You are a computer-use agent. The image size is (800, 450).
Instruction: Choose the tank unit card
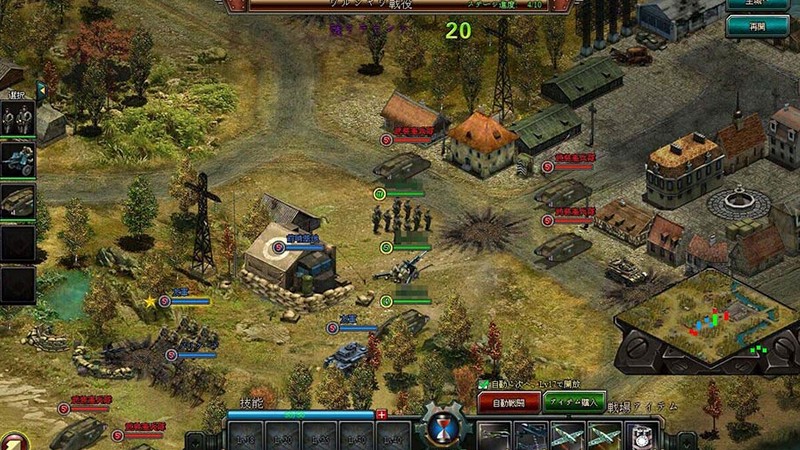click(18, 199)
